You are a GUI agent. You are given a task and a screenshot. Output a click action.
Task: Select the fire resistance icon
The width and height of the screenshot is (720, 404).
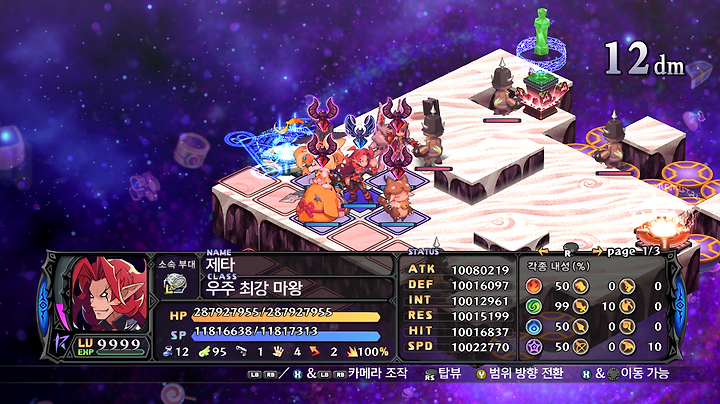533,286
